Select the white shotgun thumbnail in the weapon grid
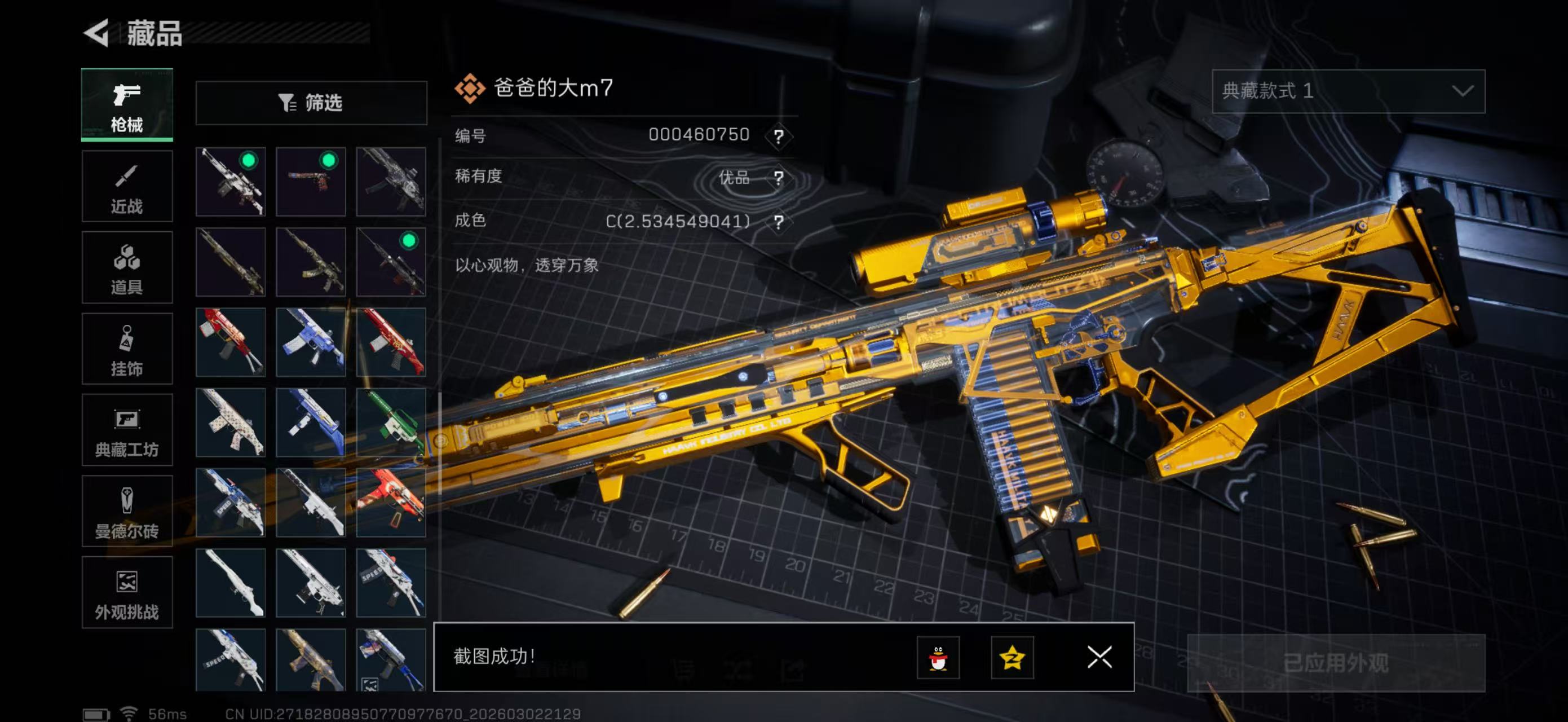1568x722 pixels. click(x=230, y=583)
